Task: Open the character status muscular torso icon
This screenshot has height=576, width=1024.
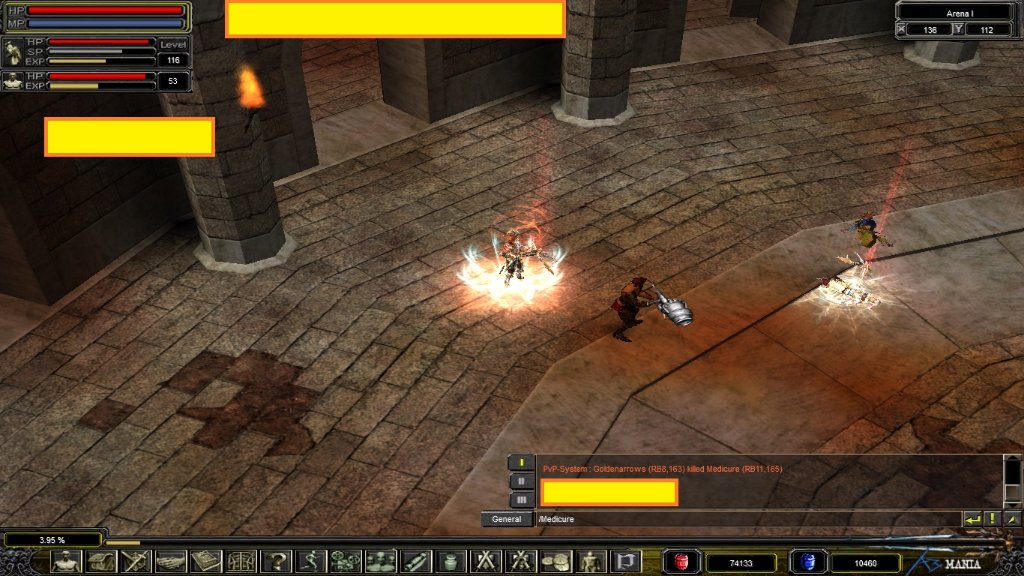Action: click(65, 561)
